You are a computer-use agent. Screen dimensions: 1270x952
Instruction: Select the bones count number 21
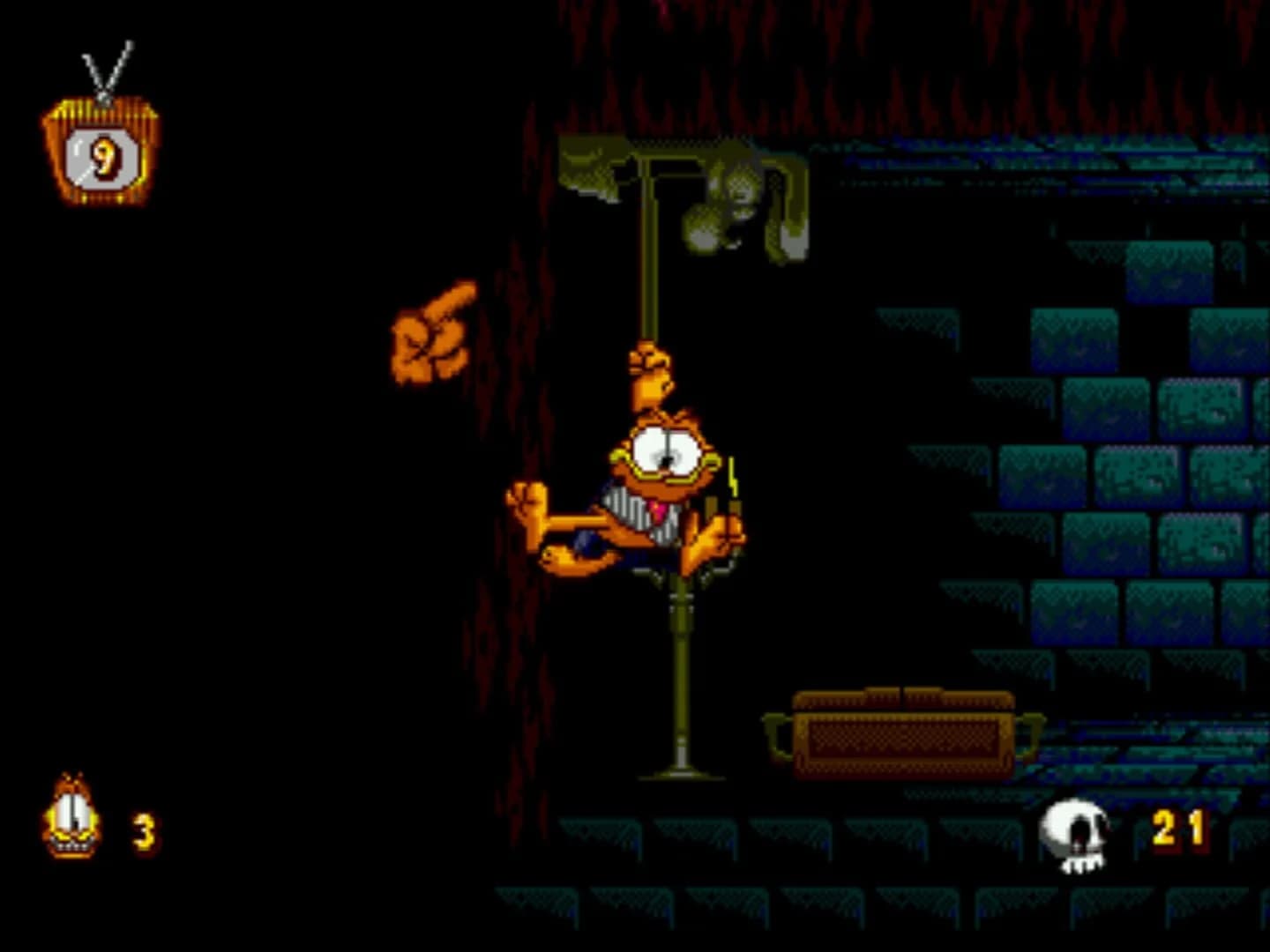(1179, 829)
